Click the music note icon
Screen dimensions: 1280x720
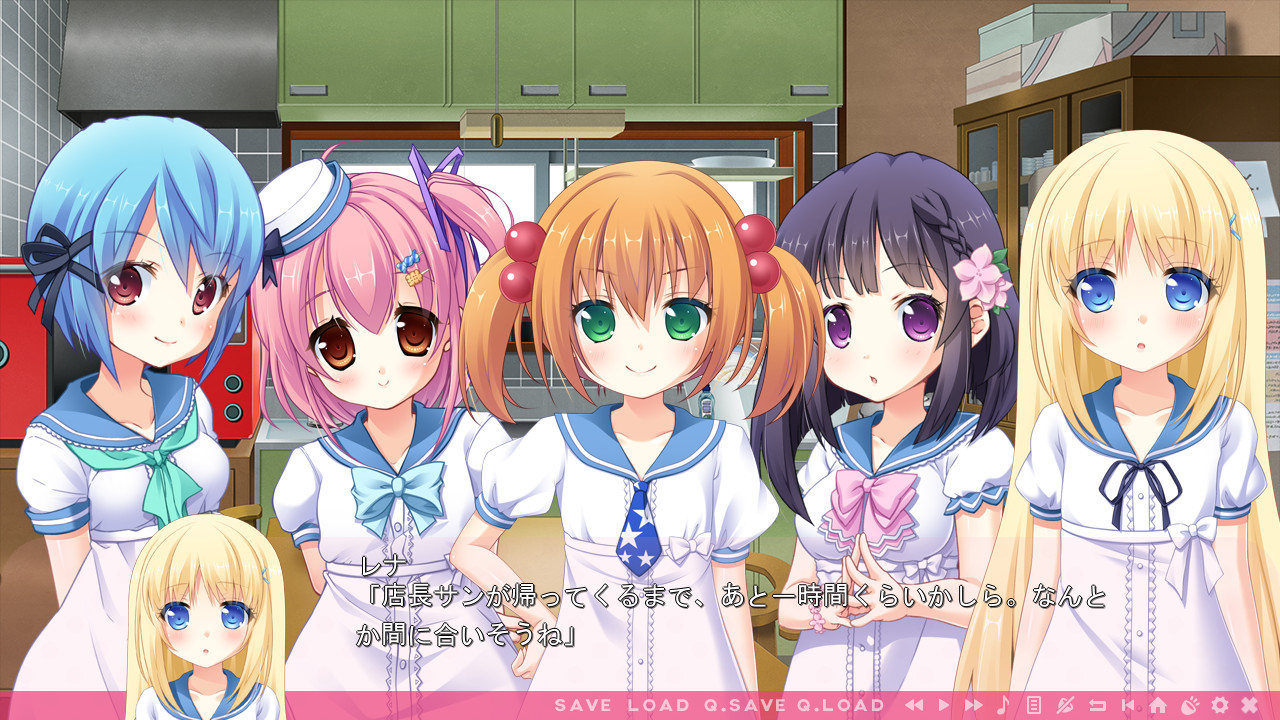[x=1003, y=705]
